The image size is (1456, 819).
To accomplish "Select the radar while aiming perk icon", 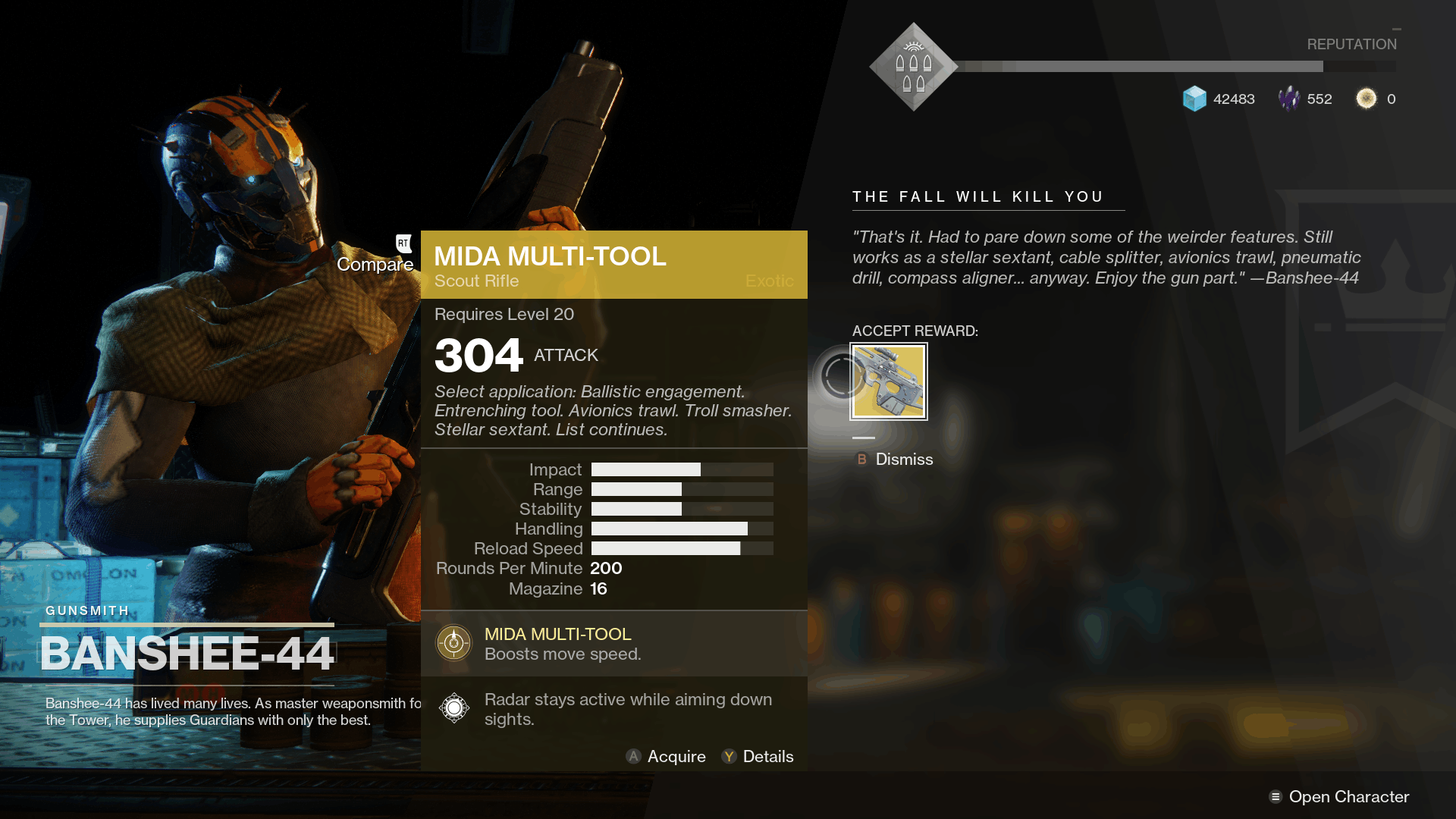I will click(x=453, y=708).
